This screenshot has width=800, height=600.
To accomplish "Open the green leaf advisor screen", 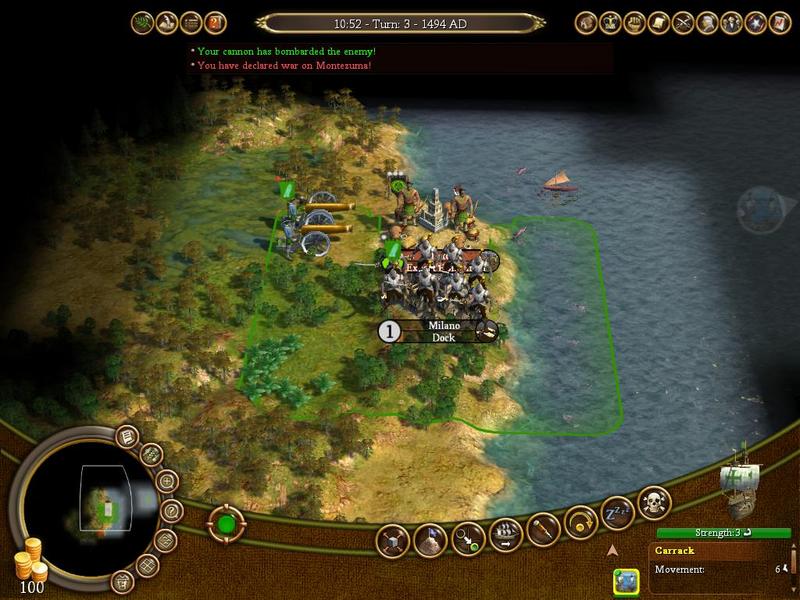I will [142, 21].
